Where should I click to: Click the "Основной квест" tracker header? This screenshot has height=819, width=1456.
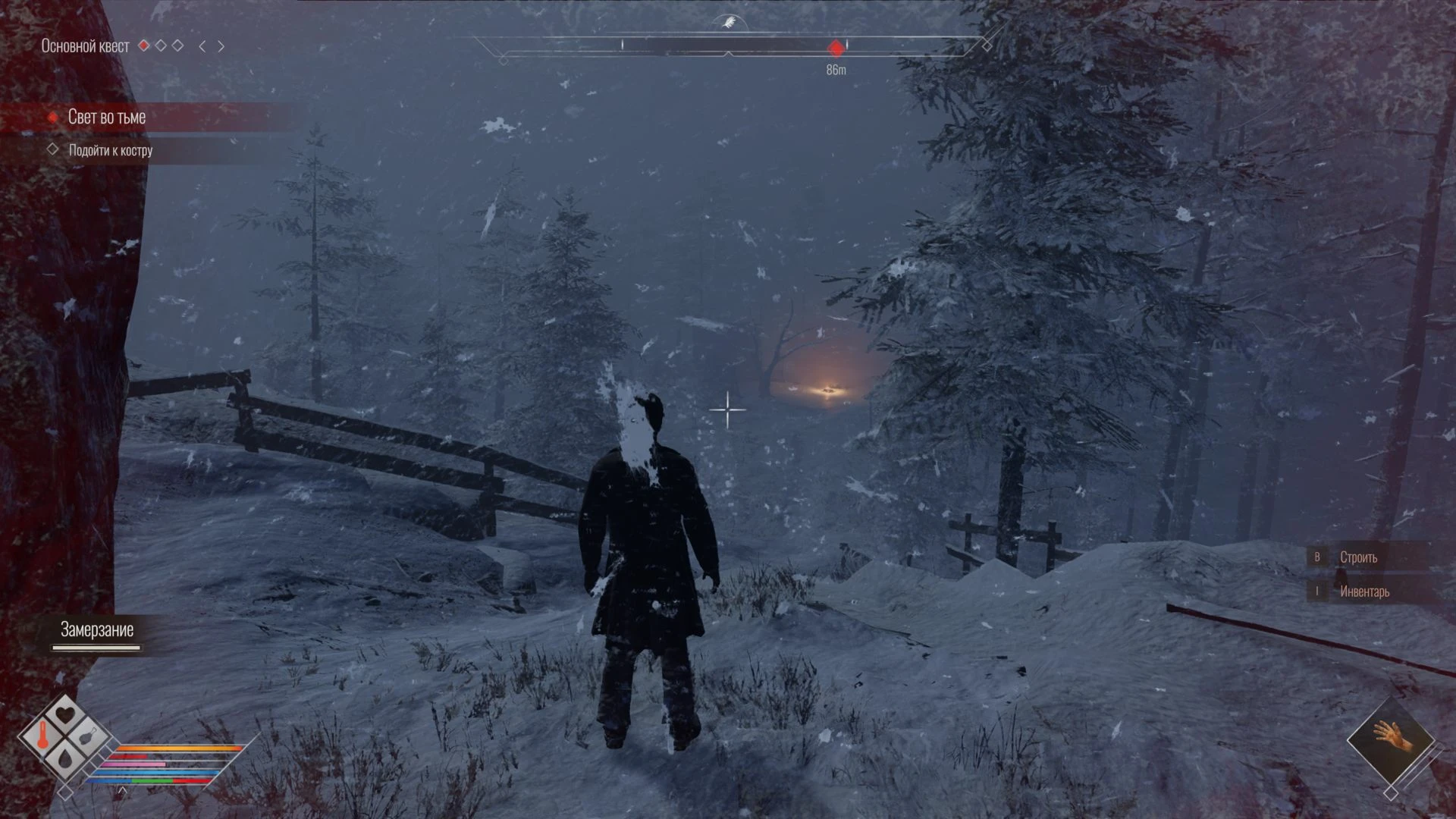85,46
